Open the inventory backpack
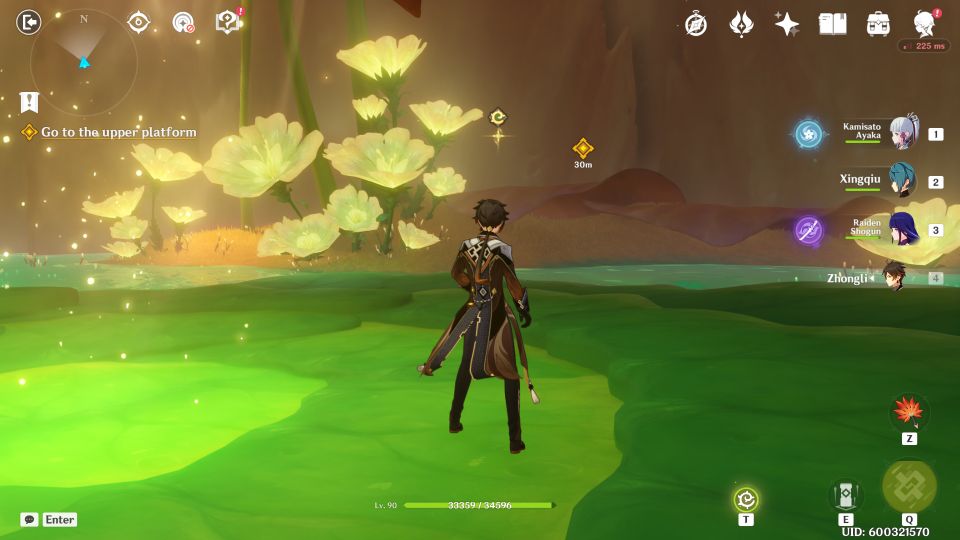This screenshot has width=960, height=540. point(879,24)
